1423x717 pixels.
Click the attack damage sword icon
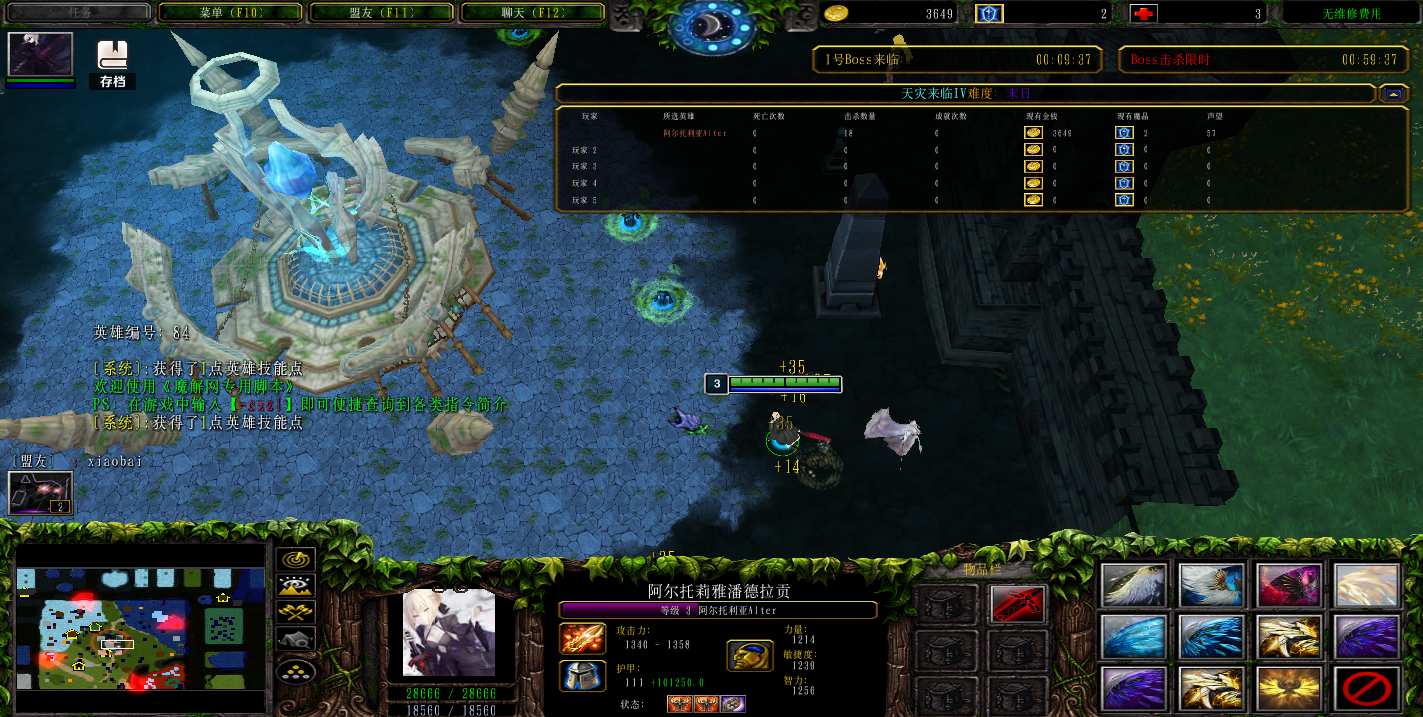pyautogui.click(x=579, y=638)
